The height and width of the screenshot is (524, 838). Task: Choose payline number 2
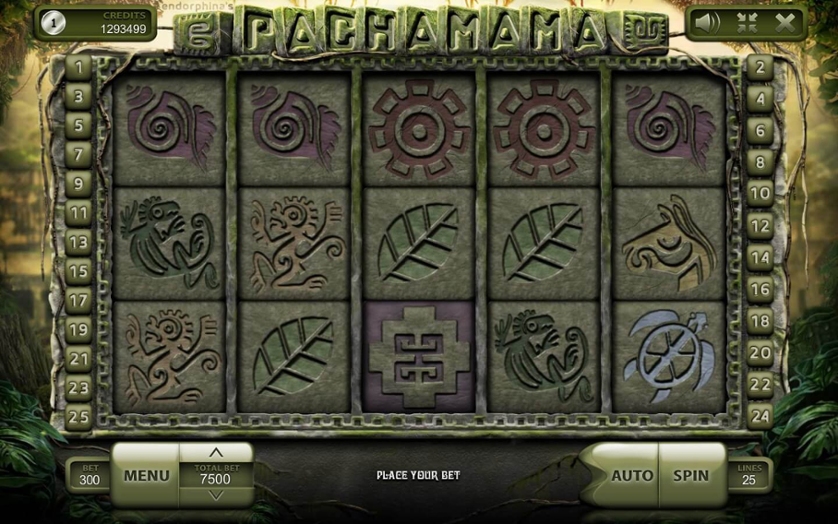click(x=760, y=67)
